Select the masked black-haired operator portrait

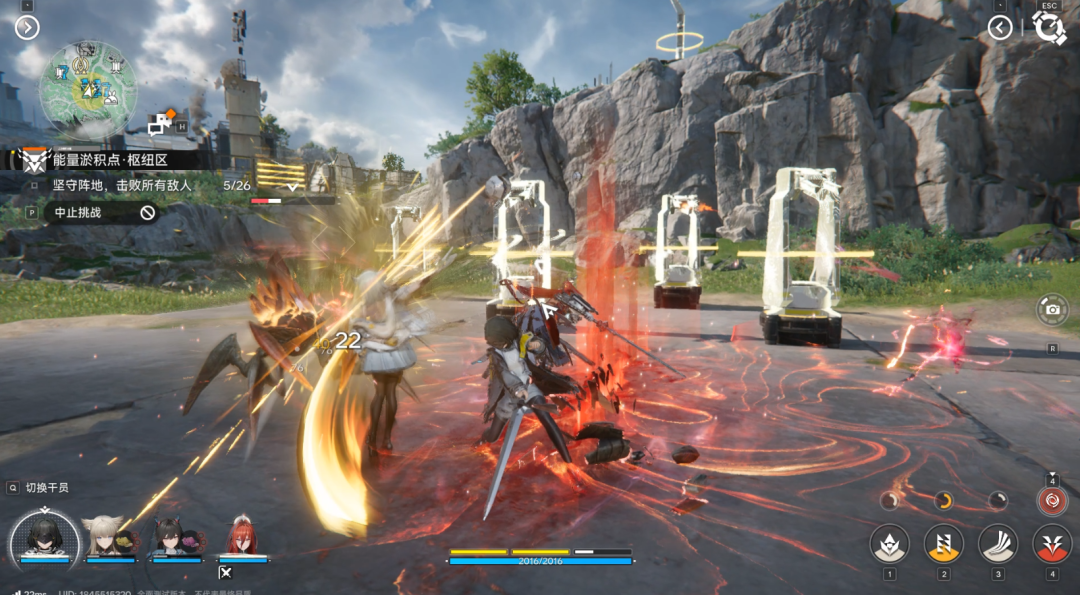pos(45,537)
